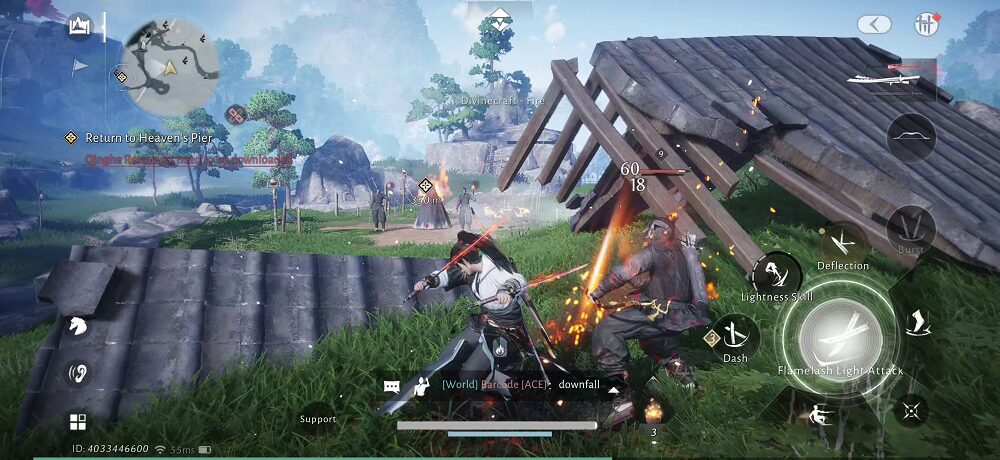The height and width of the screenshot is (460, 1000).
Task: Tap the flag icon left of the minimap
Action: pos(80,66)
